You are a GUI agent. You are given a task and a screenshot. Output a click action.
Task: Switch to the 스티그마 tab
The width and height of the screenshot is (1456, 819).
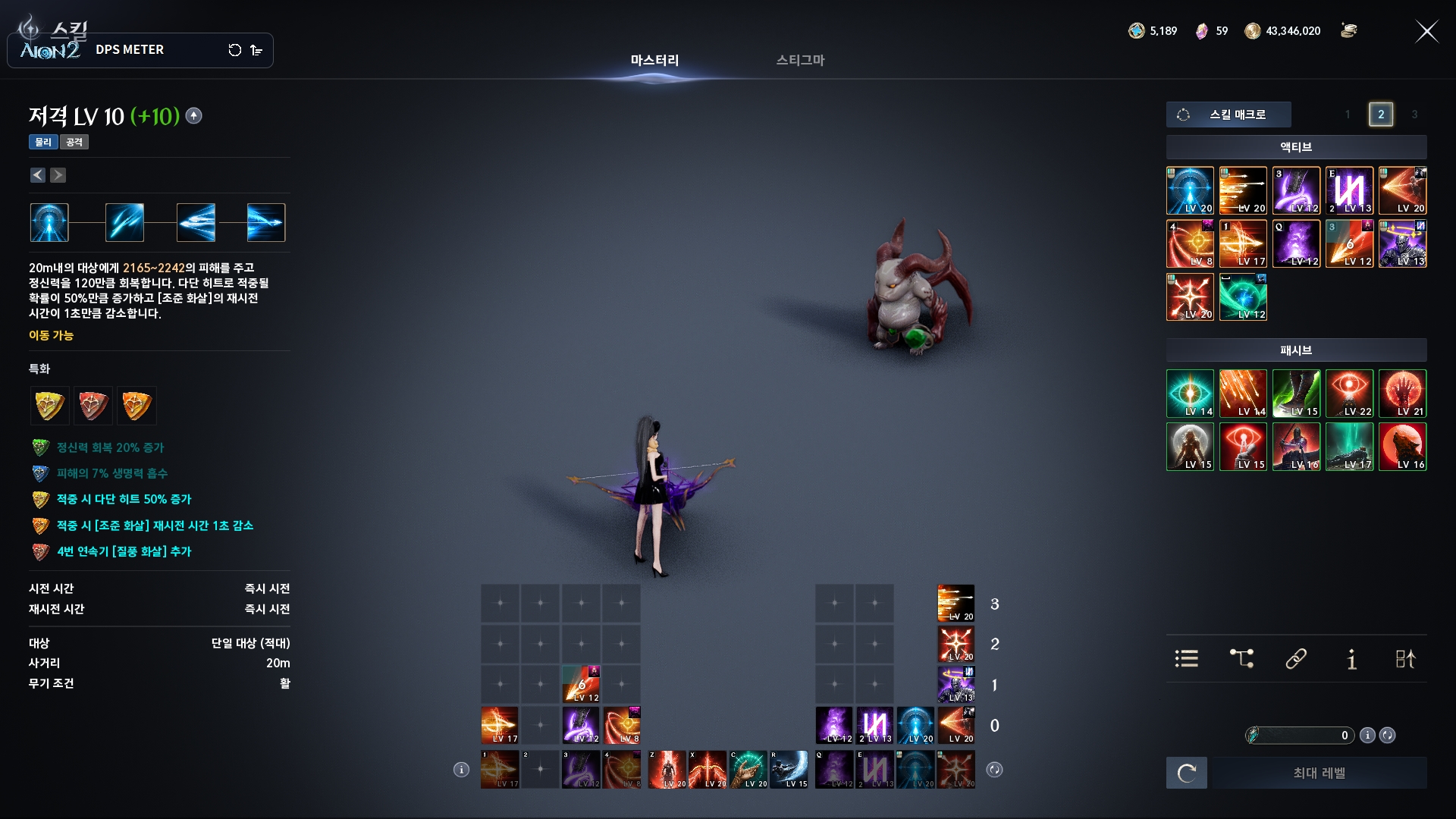pyautogui.click(x=800, y=60)
